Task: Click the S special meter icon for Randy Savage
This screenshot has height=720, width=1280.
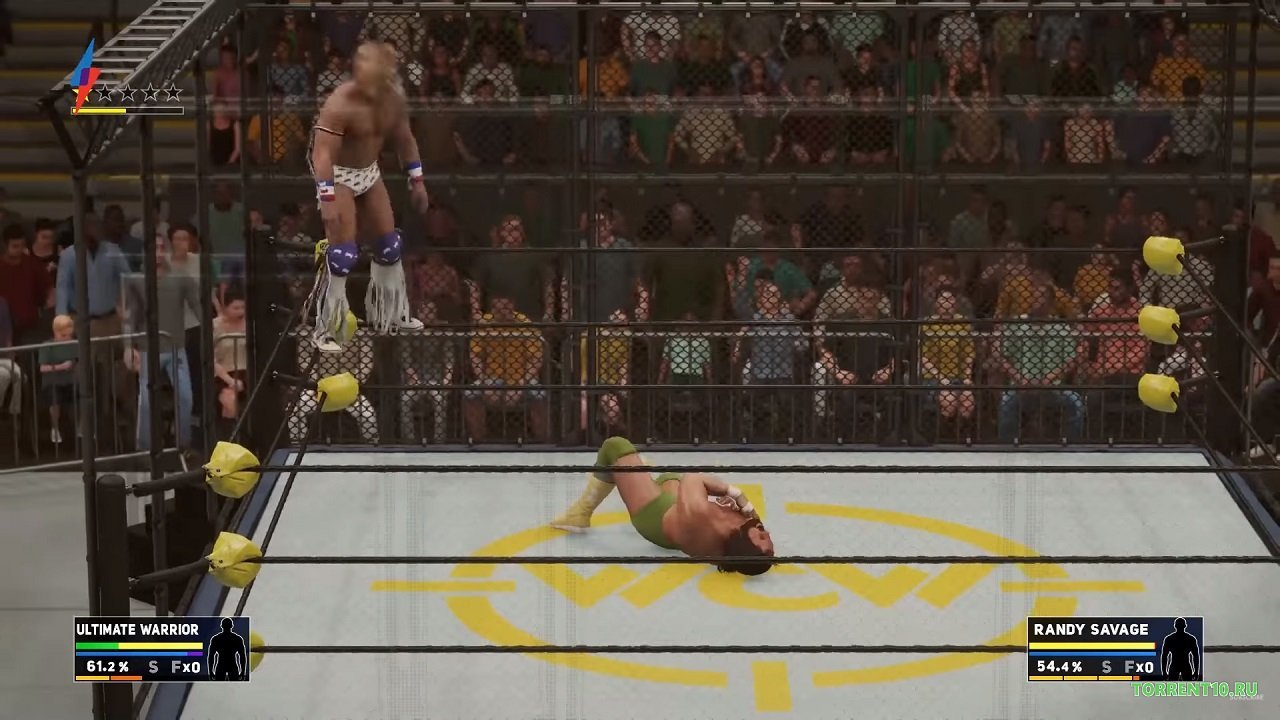Action: coord(1106,666)
